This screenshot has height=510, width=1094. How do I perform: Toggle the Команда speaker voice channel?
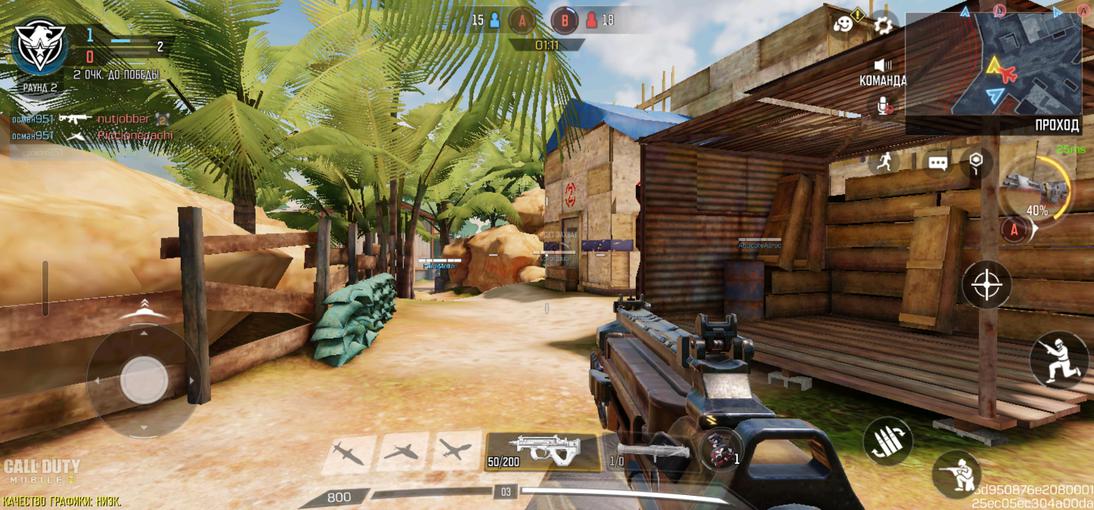(x=883, y=68)
